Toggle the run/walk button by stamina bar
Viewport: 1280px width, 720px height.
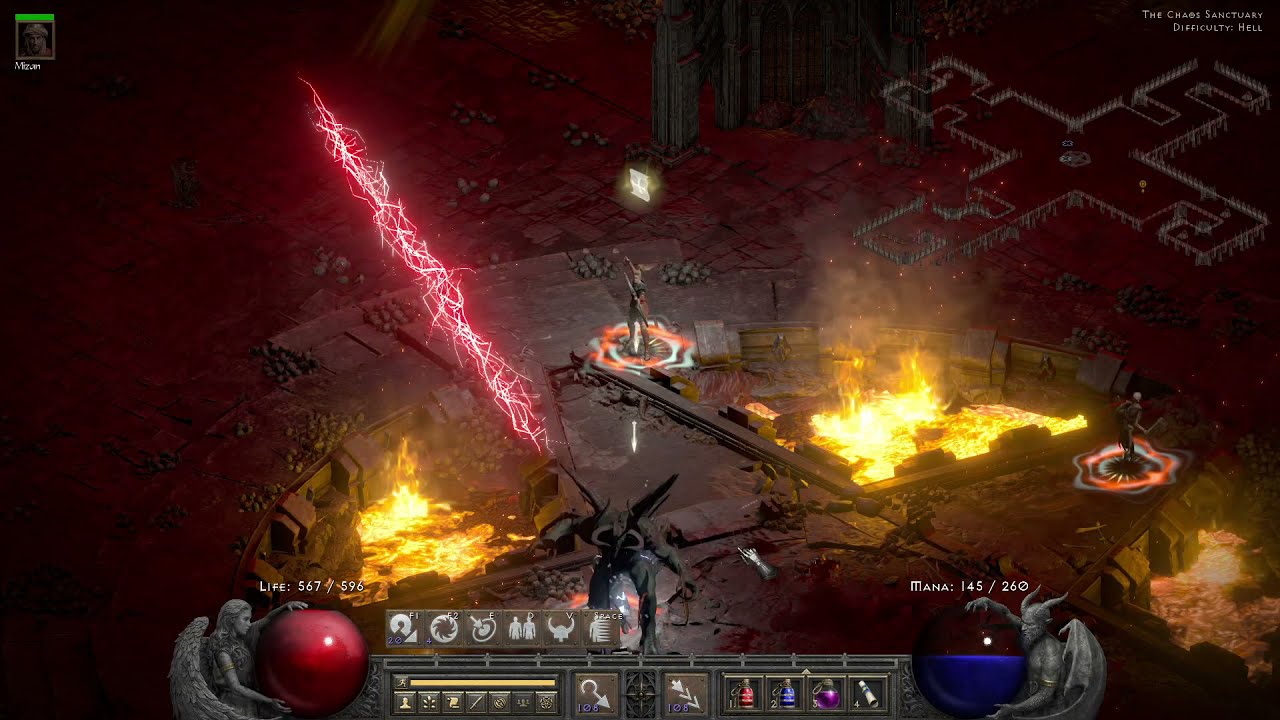pos(401,682)
